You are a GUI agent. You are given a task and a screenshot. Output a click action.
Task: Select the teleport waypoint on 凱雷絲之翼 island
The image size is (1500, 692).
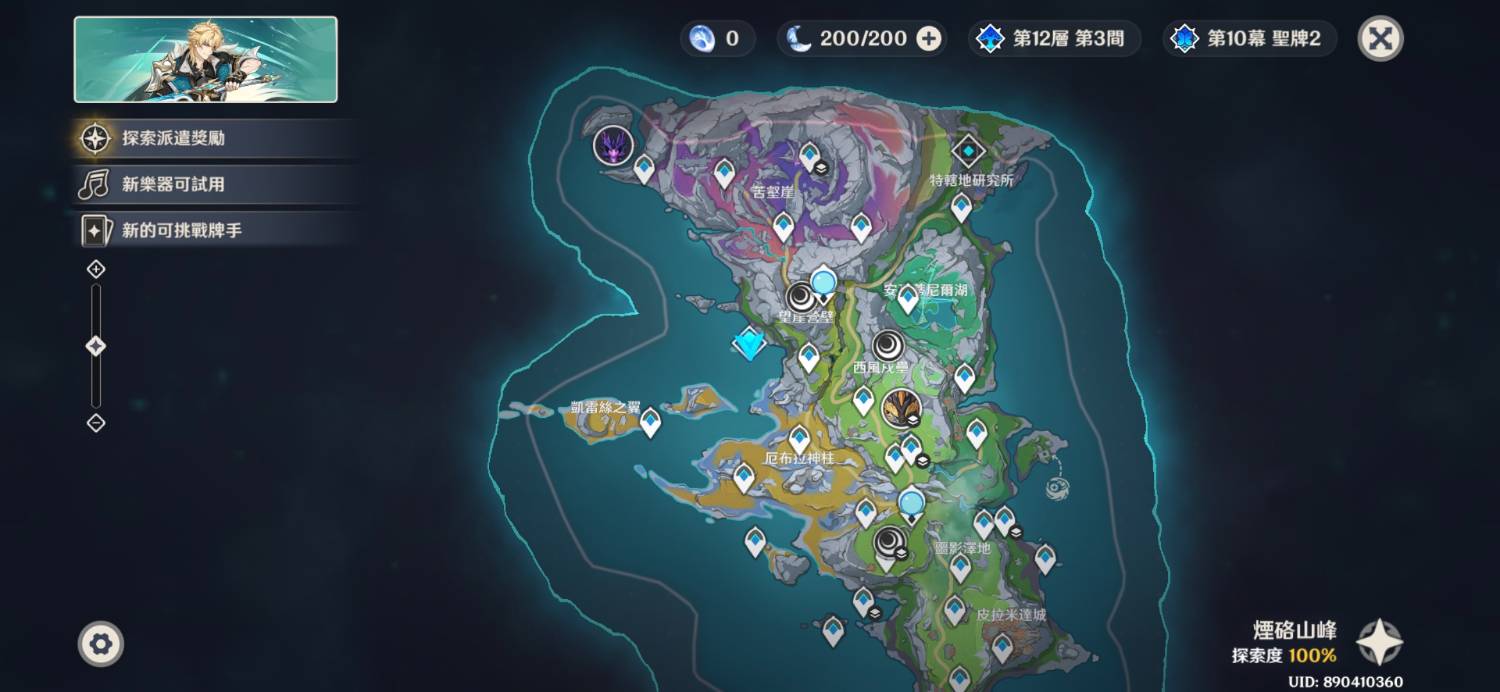tap(650, 422)
